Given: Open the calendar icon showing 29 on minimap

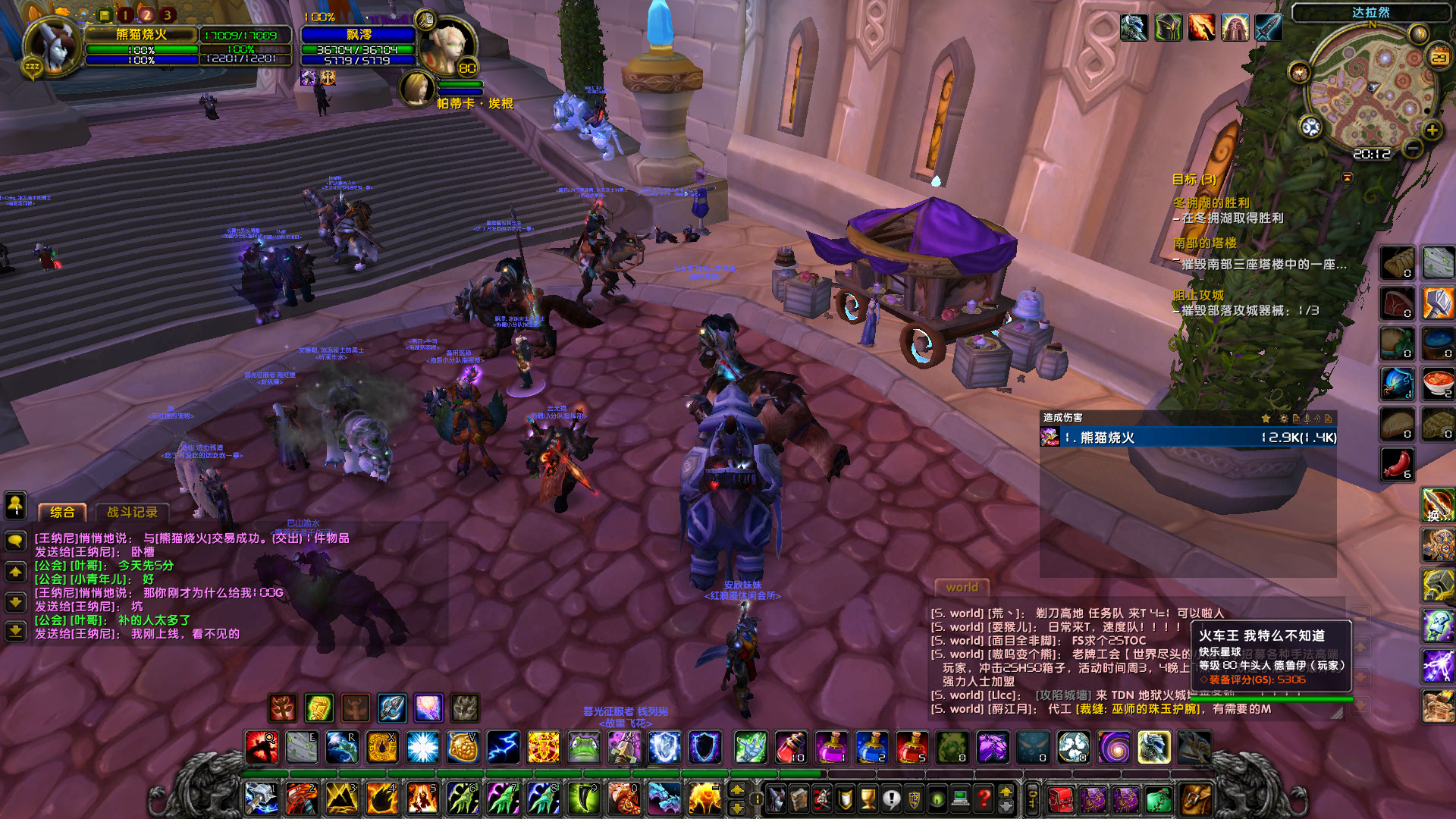Looking at the screenshot, I should click(x=1438, y=57).
